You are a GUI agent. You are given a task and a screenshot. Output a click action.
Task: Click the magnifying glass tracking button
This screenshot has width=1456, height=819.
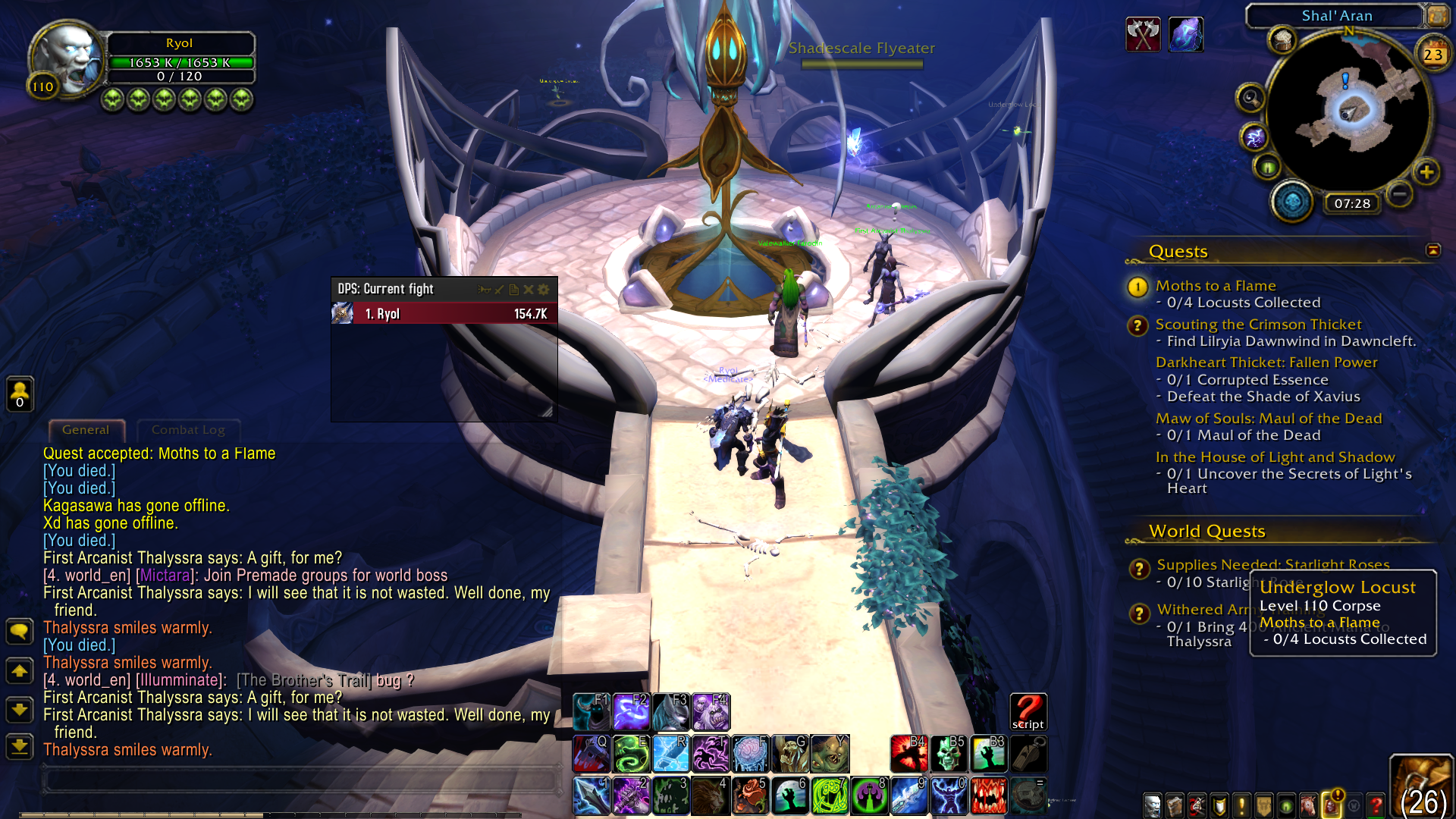click(x=1250, y=98)
